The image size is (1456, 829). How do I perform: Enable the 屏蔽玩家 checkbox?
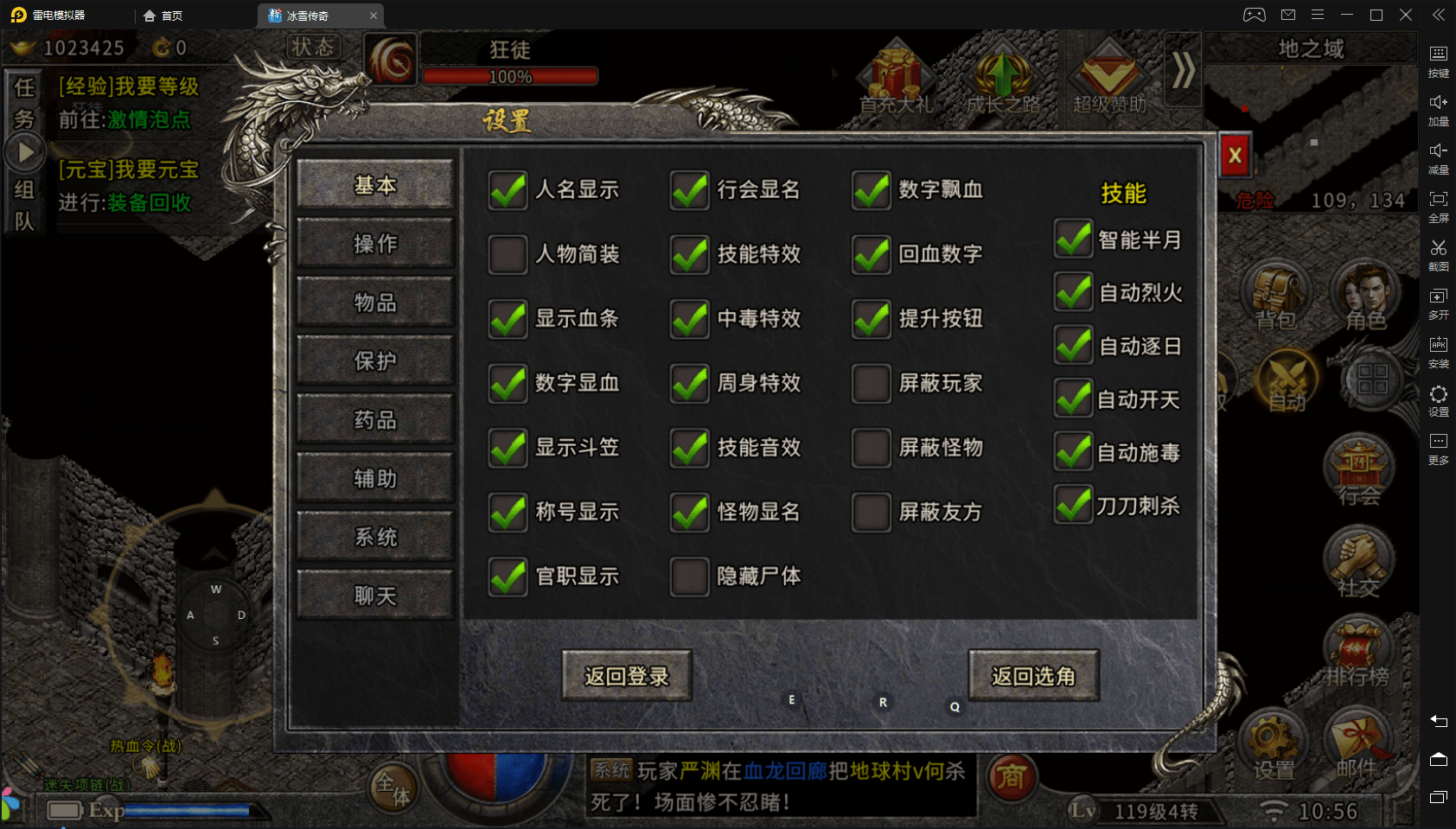click(872, 383)
